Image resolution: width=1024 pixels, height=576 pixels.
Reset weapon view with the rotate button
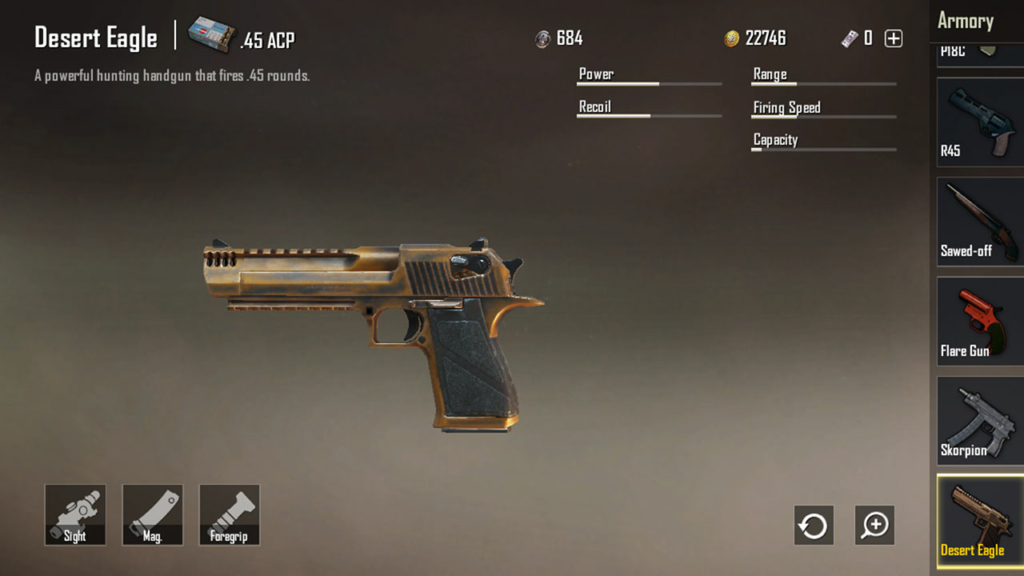point(813,525)
